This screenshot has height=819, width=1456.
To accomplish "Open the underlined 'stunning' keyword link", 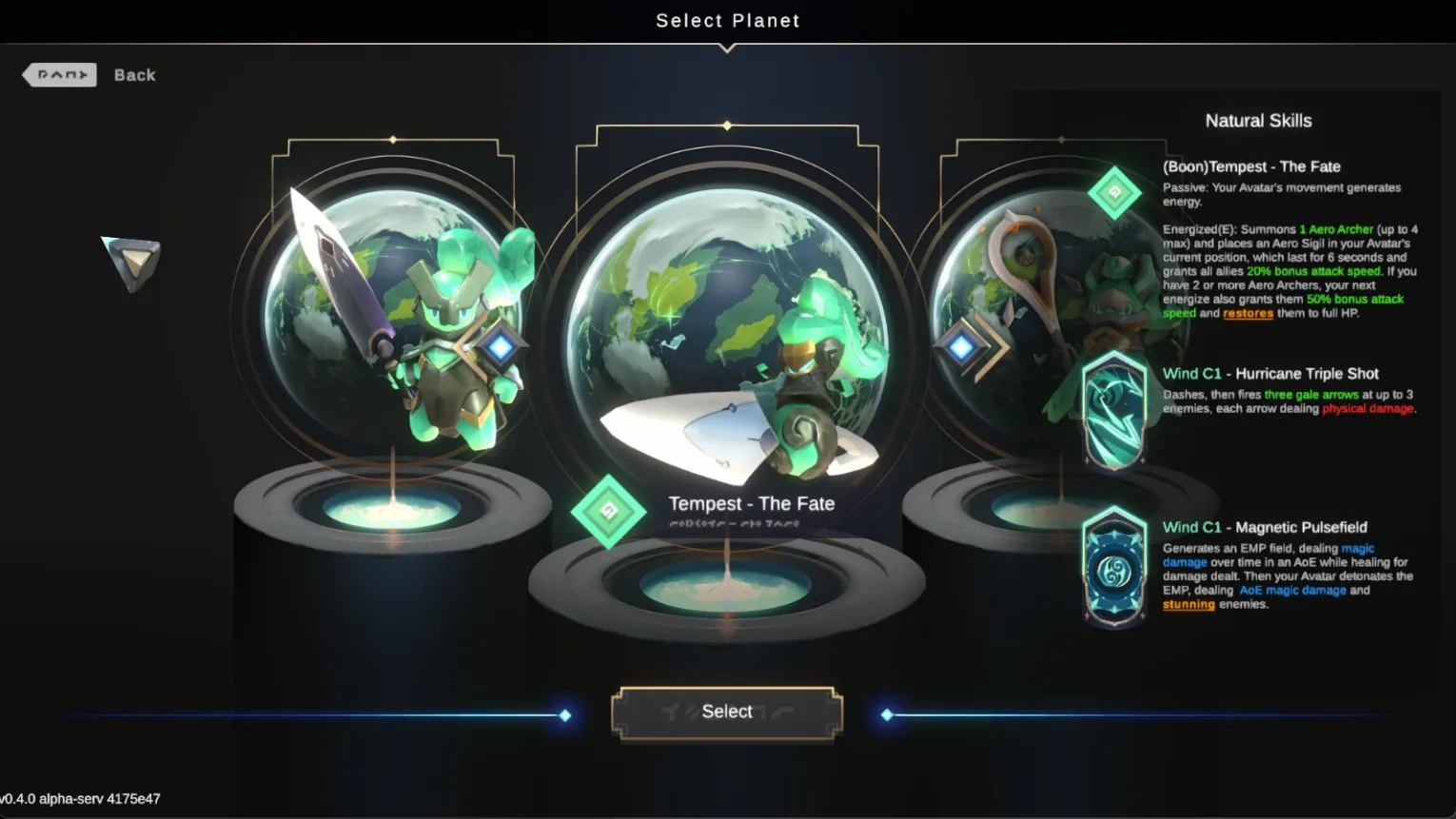I will pyautogui.click(x=1188, y=605).
